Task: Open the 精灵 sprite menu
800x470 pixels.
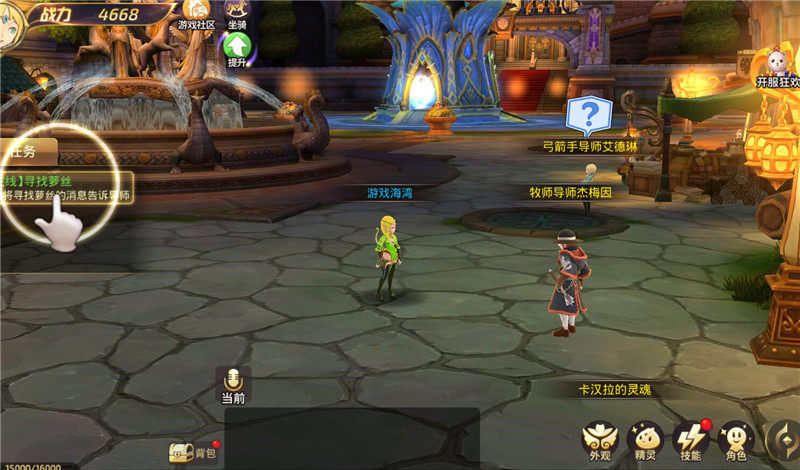Action: 645,439
